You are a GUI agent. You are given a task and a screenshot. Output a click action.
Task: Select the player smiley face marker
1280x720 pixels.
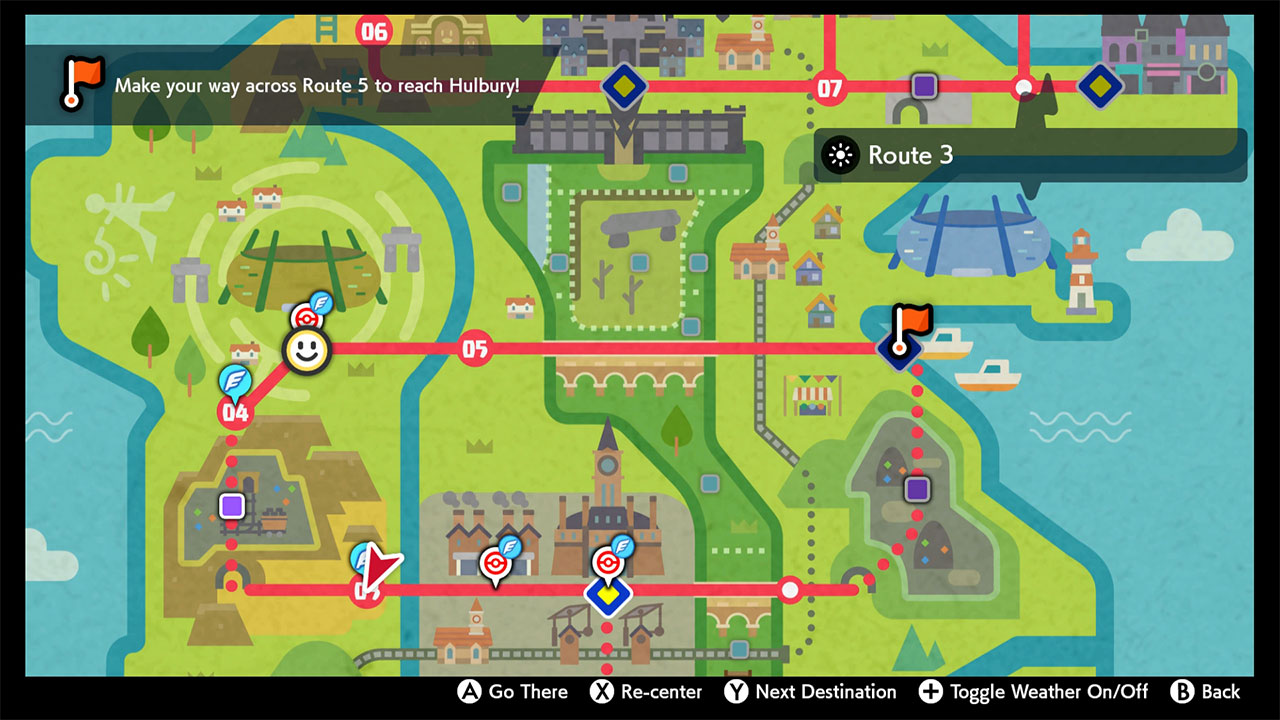307,350
